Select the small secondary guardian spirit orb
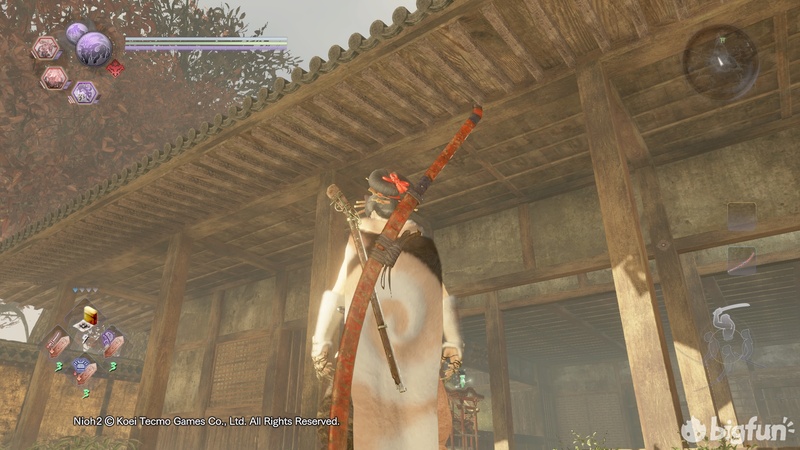The image size is (800, 450). pos(76,32)
